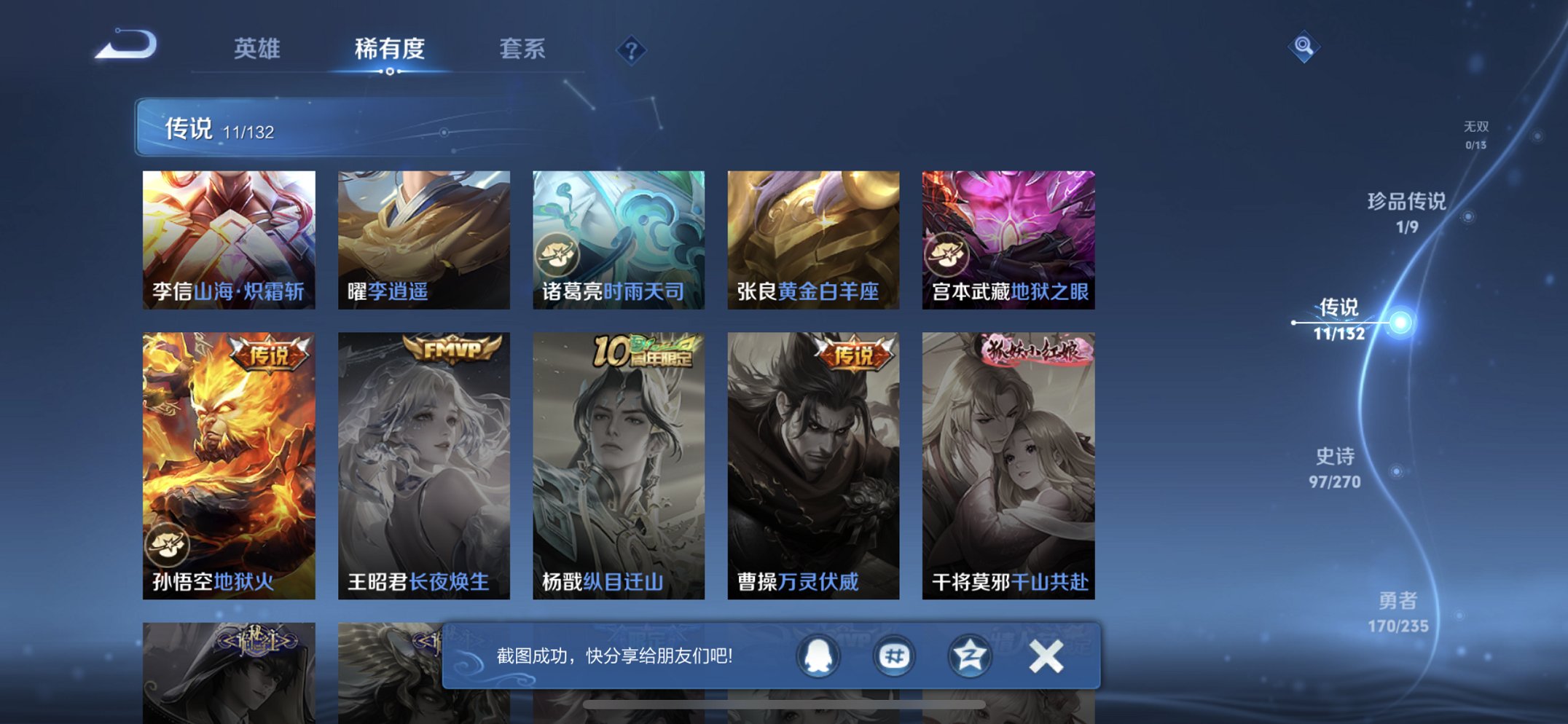Image resolution: width=1568 pixels, height=724 pixels.
Task: Dismiss the screenshot share toast with the X
Action: pos(1046,655)
